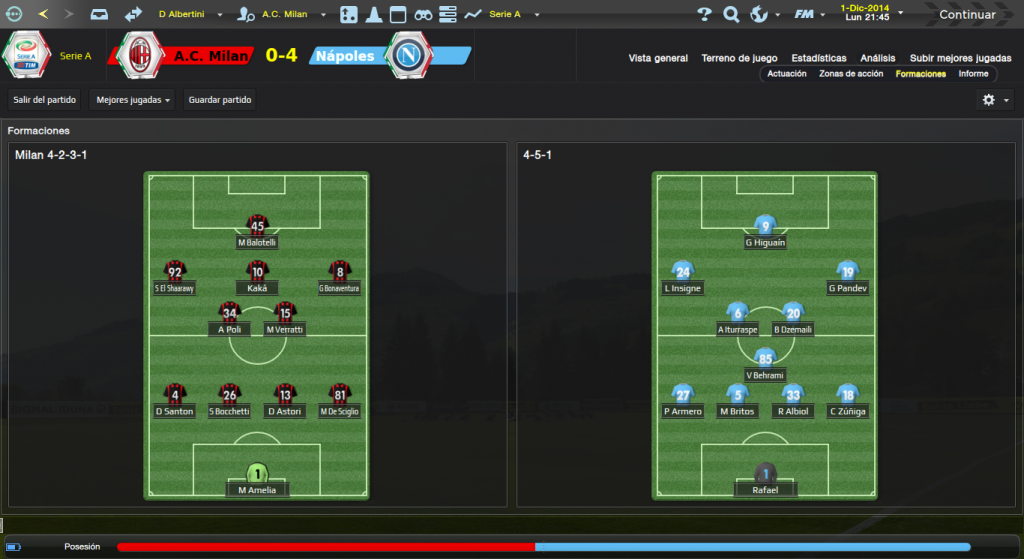Open the search magnifier icon
Image resolution: width=1024 pixels, height=559 pixels.
[x=731, y=14]
